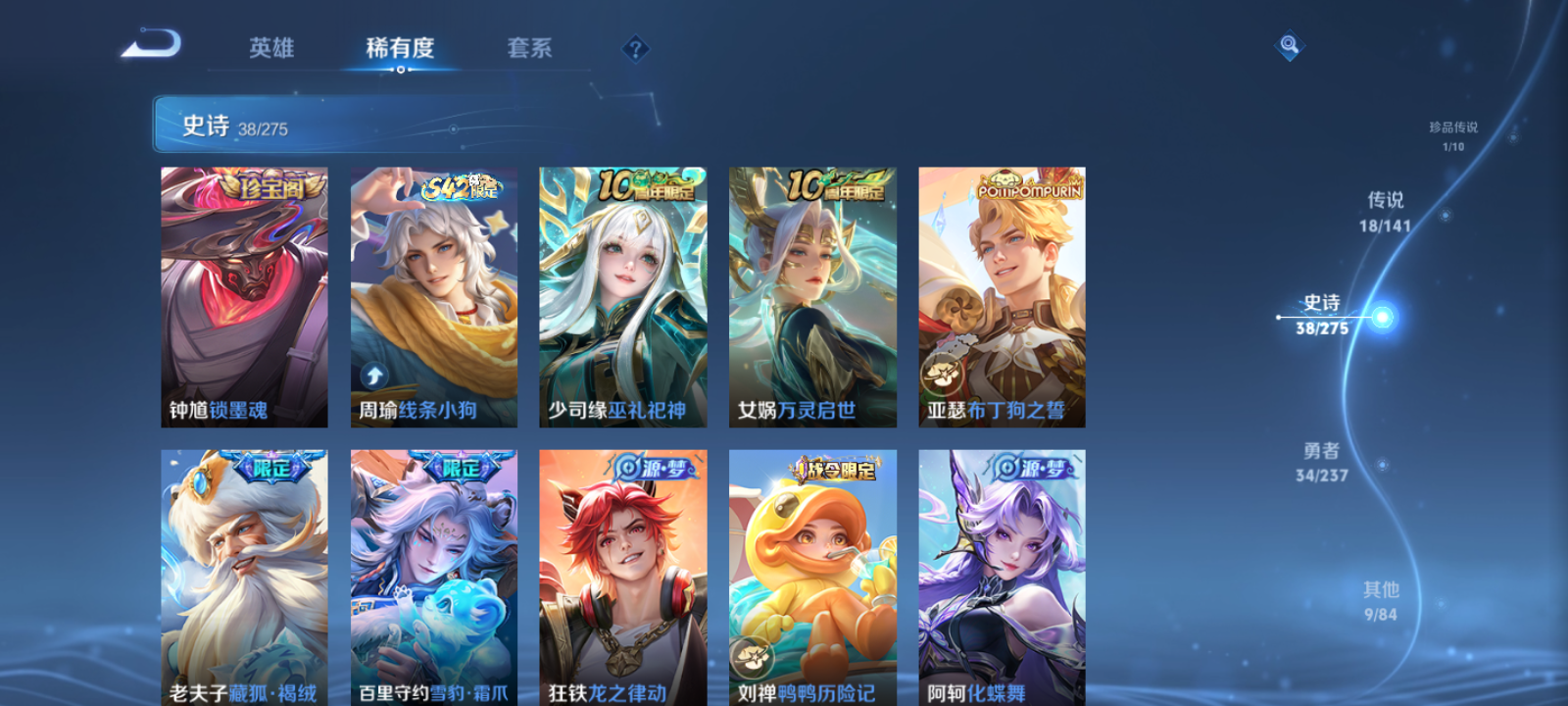Switch to the 英雄 tab
Screen dimensions: 1568x706
coord(271,48)
